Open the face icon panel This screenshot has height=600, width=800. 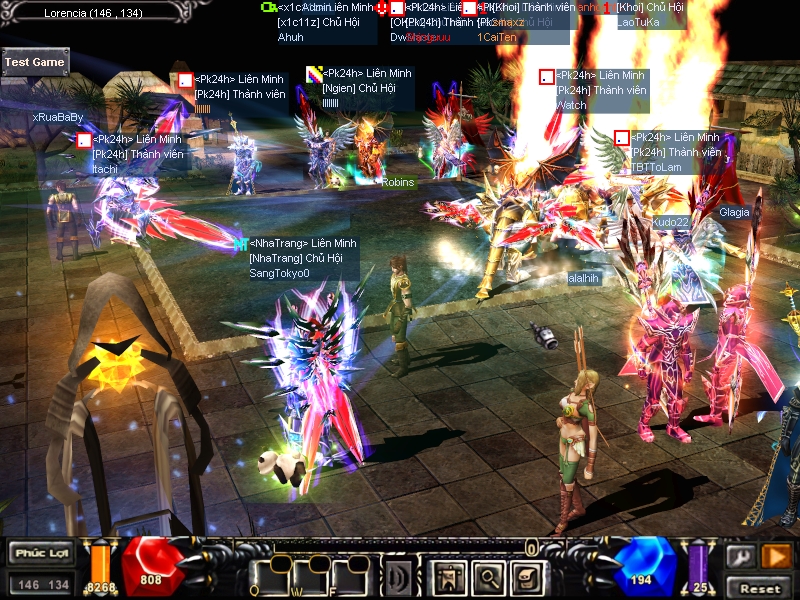pos(525,576)
